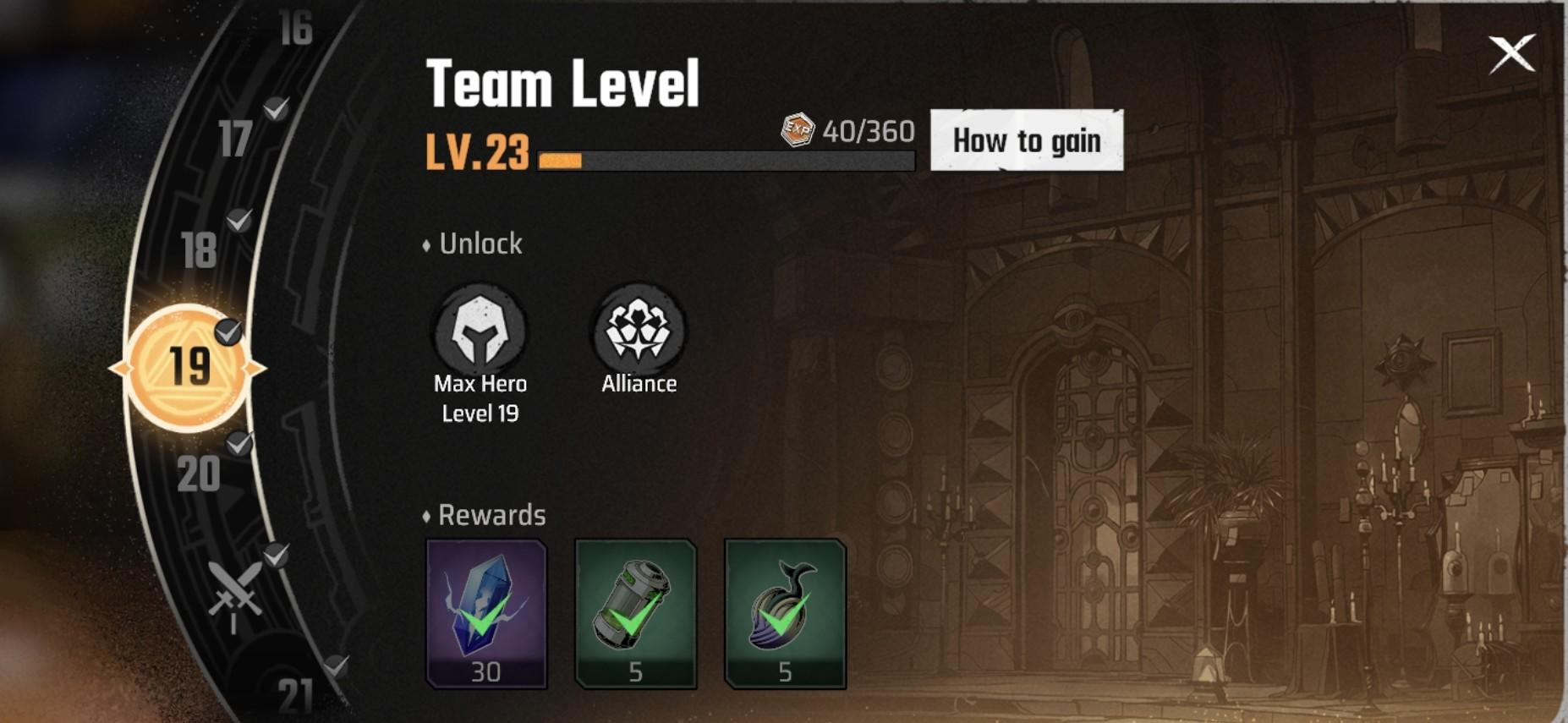
Task: Toggle the checkmark beside level 19
Action: point(227,331)
